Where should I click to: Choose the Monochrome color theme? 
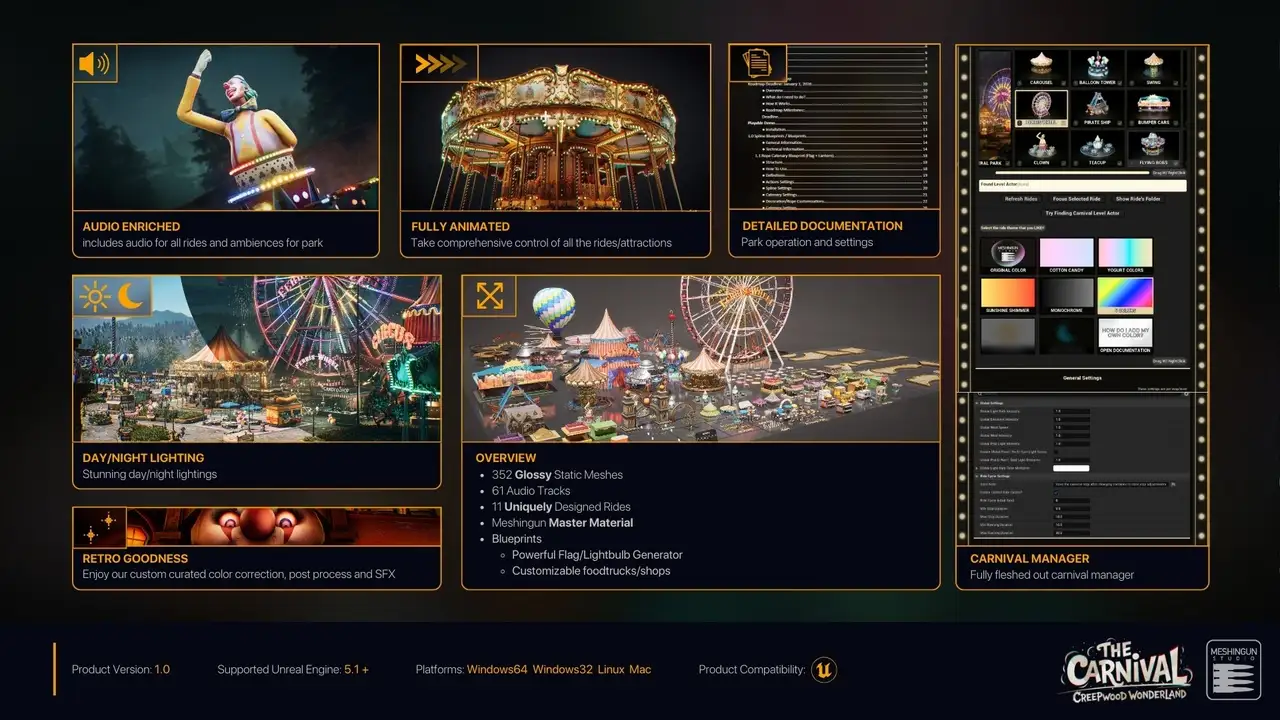[1067, 295]
